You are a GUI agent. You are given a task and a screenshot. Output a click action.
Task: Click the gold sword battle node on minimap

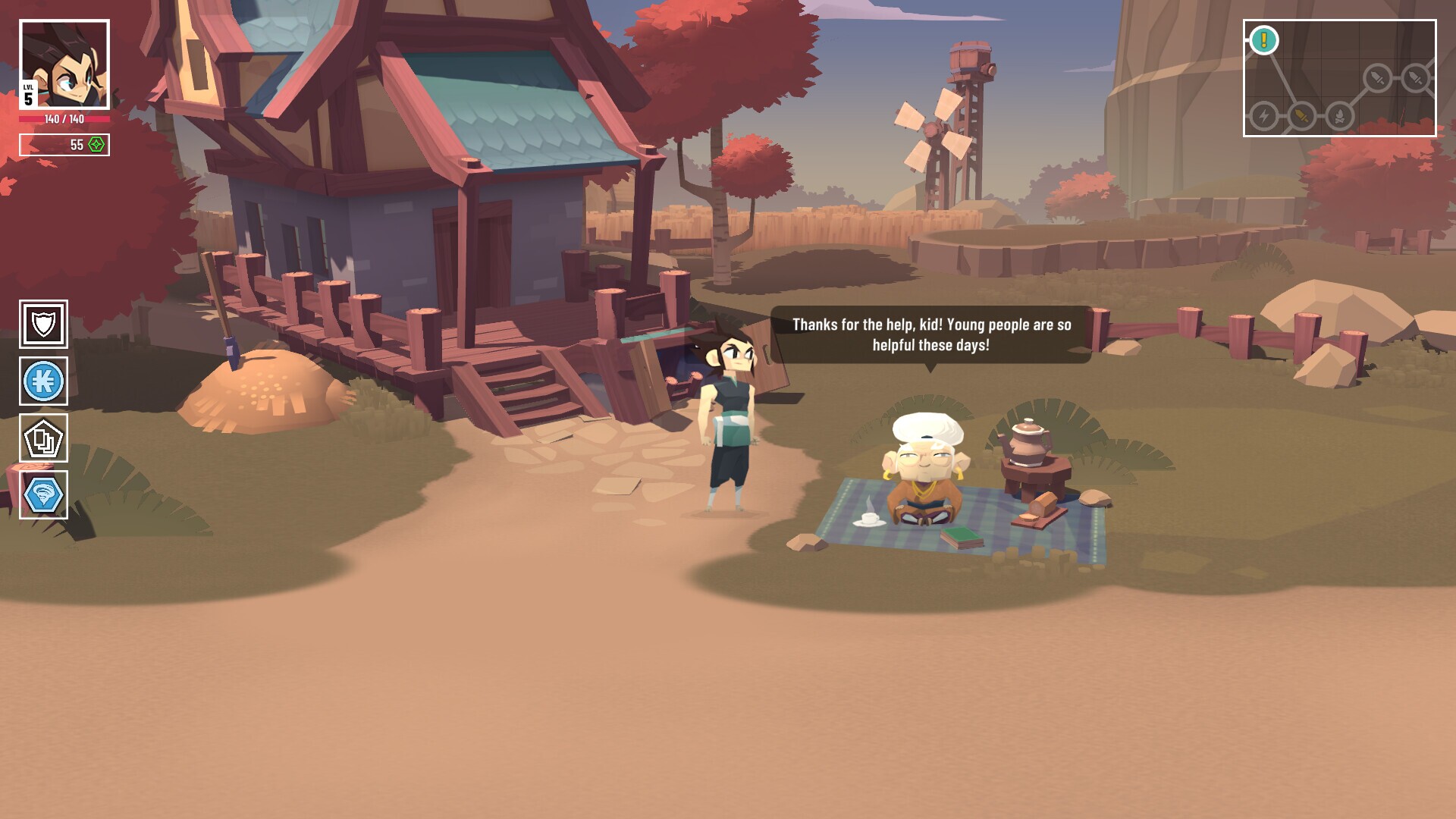[x=1302, y=117]
